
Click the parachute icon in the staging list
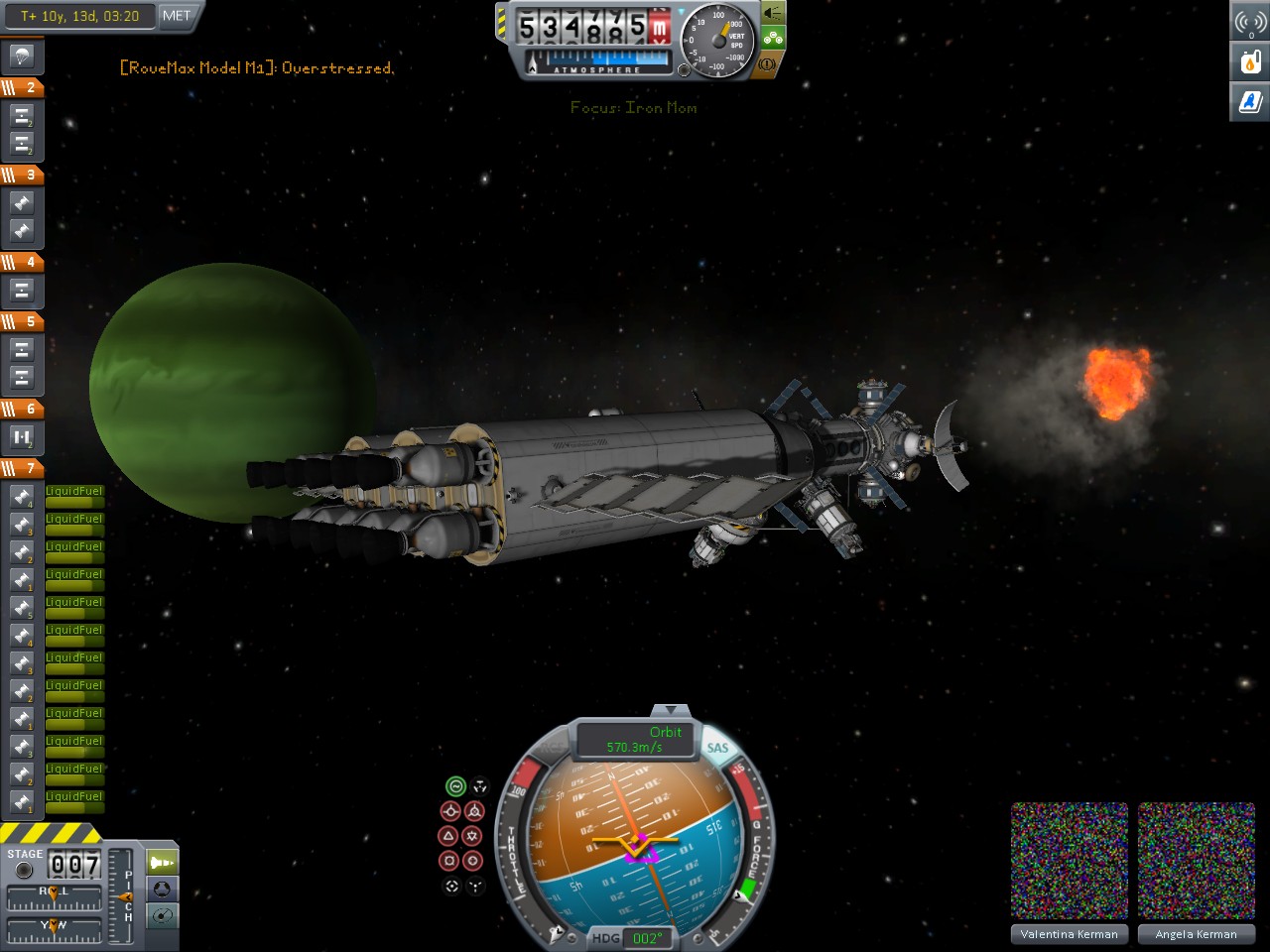tap(22, 56)
